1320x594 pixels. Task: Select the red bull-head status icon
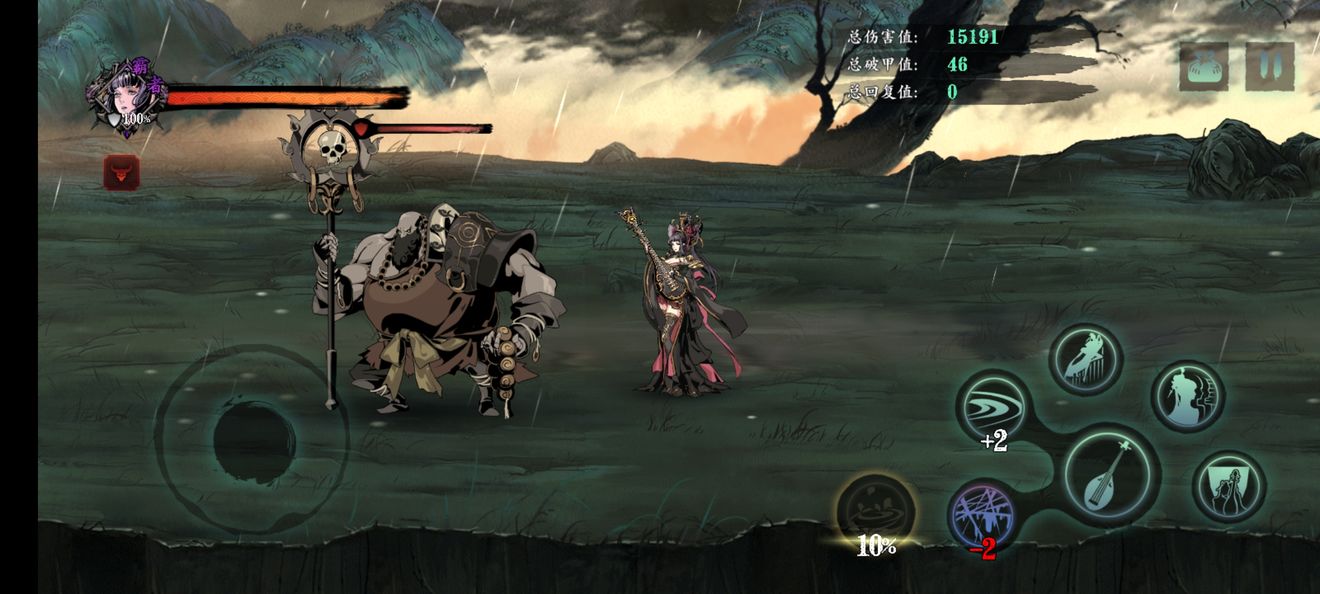click(x=122, y=173)
